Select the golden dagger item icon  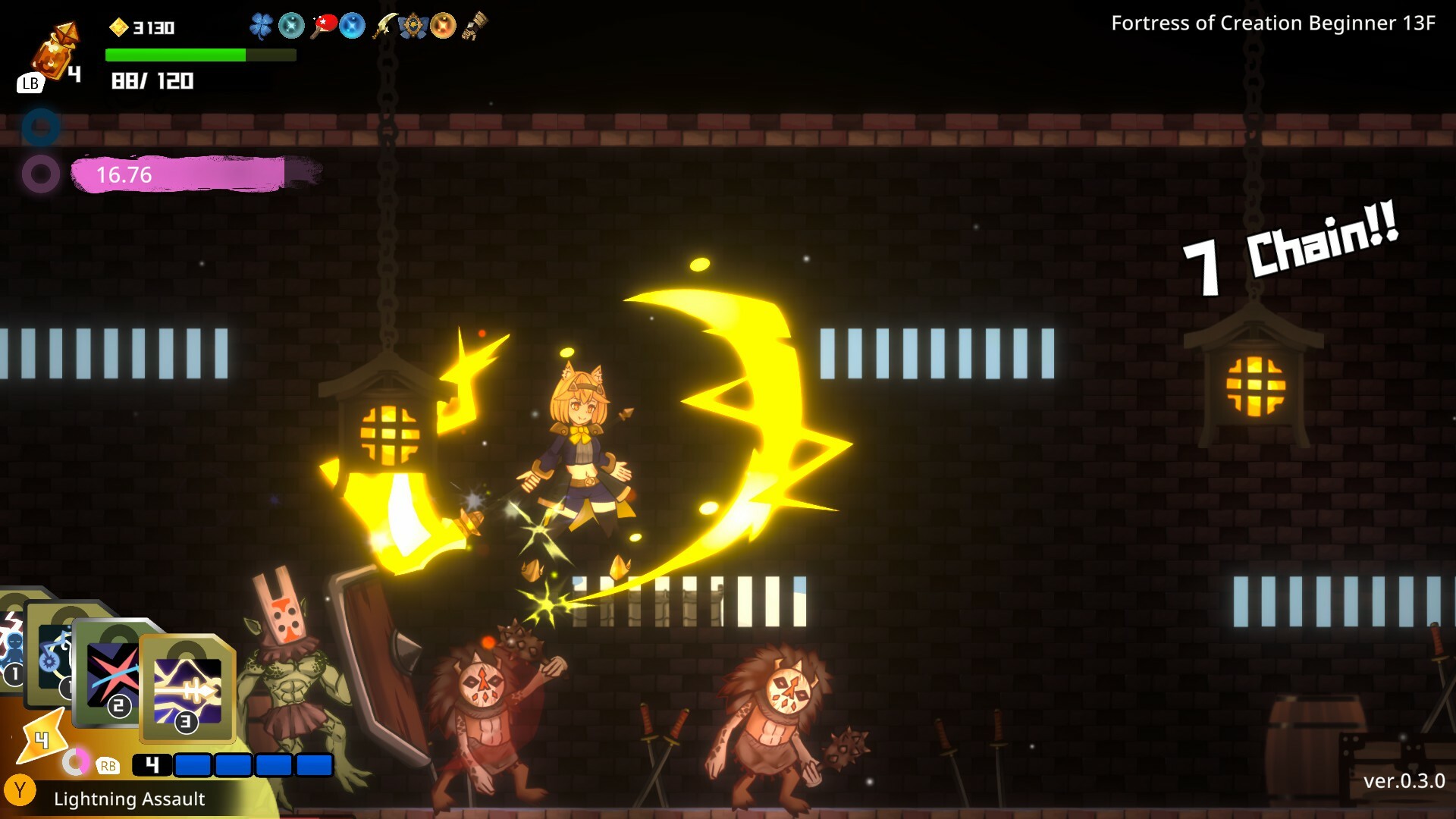tap(385, 25)
